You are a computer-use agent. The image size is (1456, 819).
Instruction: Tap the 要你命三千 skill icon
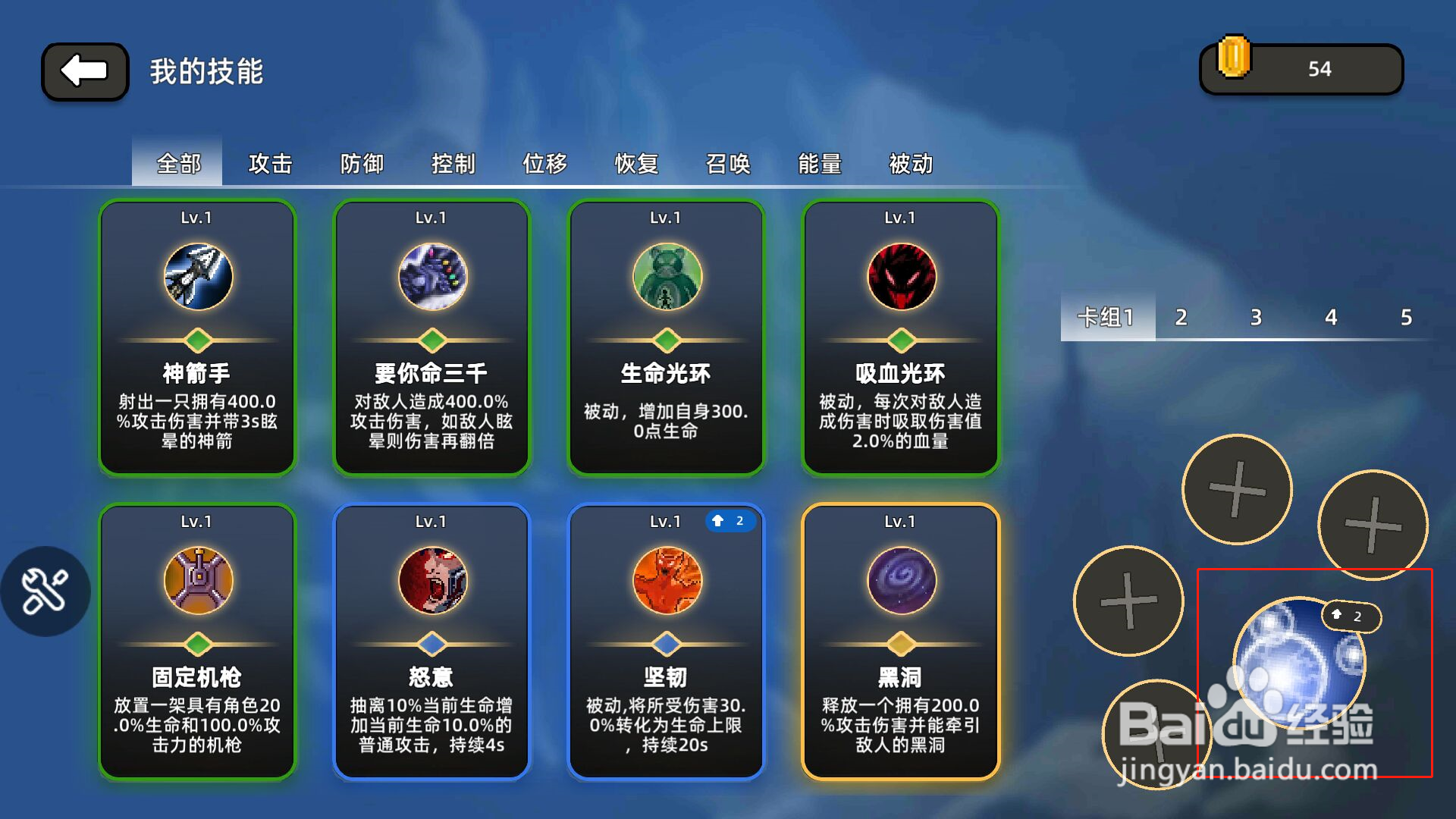pos(431,276)
